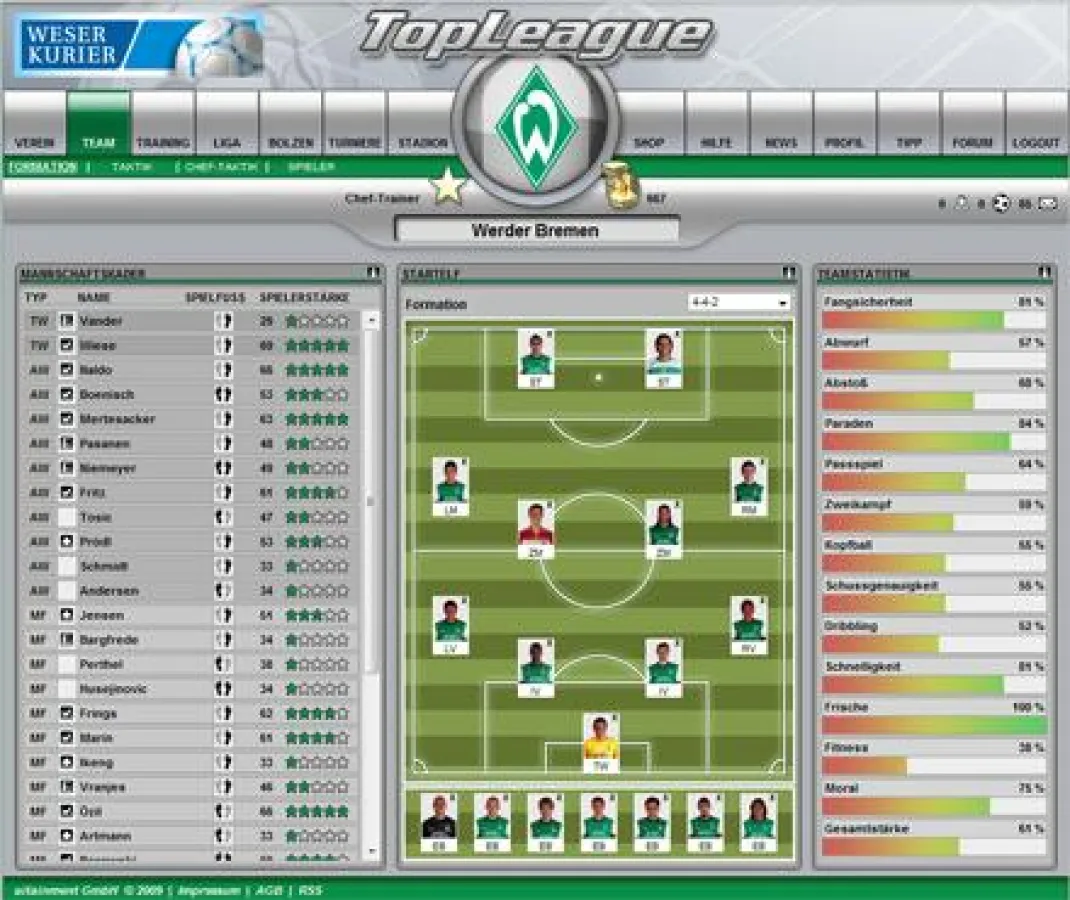
Task: Open the 4-4-2 formation dropdown
Action: coord(739,302)
